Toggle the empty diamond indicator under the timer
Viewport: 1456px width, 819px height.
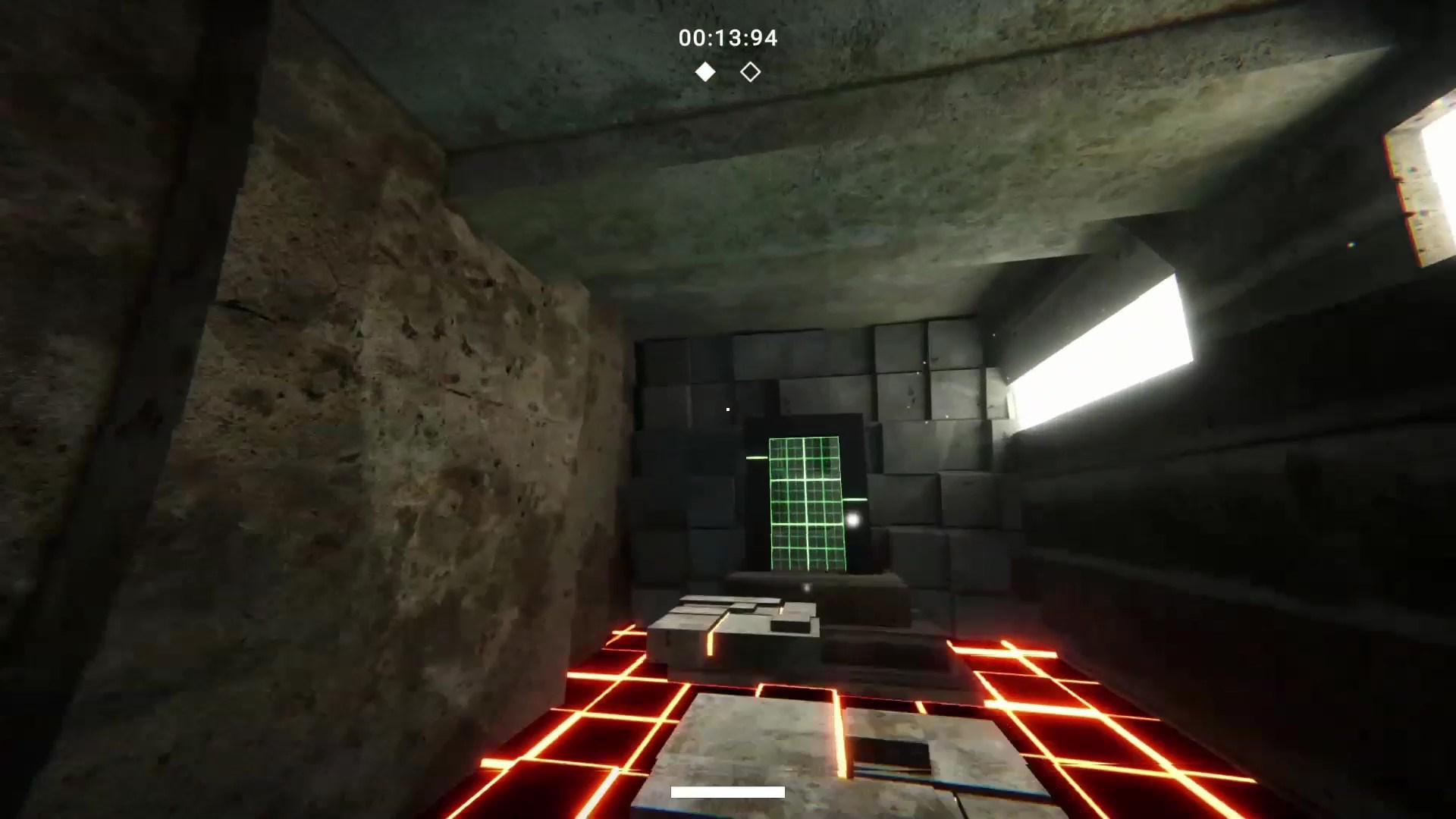[x=750, y=71]
